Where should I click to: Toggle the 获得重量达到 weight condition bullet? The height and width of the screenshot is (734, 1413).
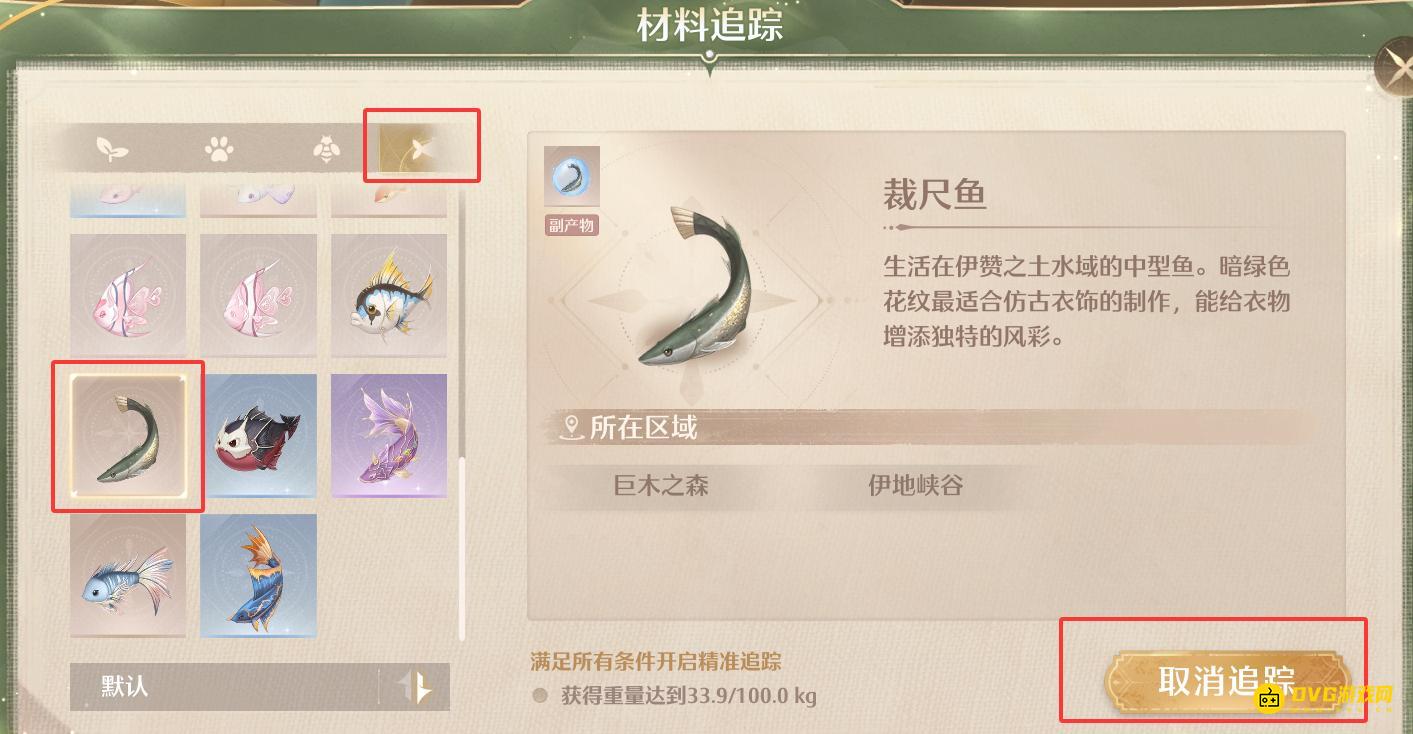coord(538,695)
